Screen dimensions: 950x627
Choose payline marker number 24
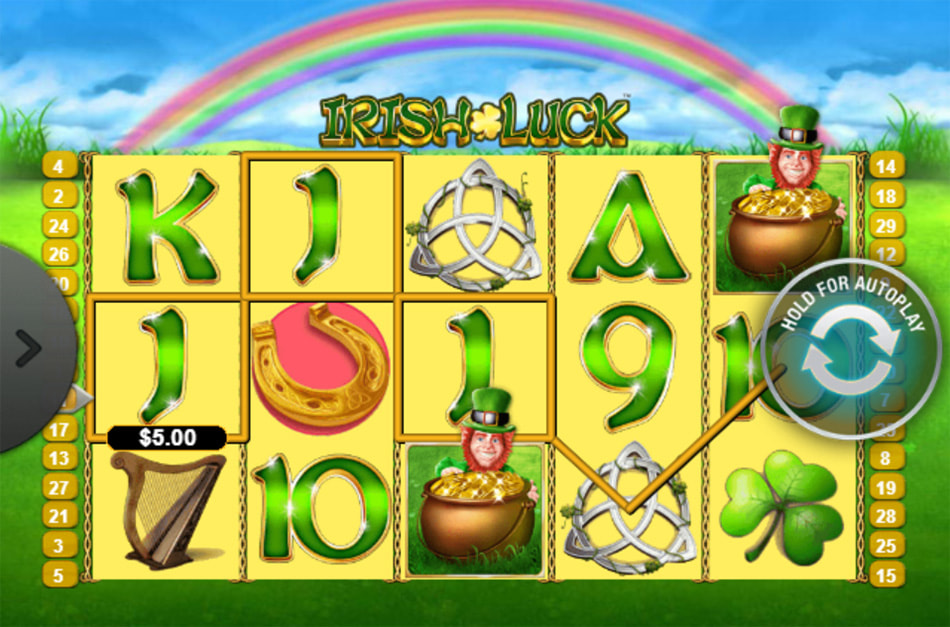coord(59,225)
